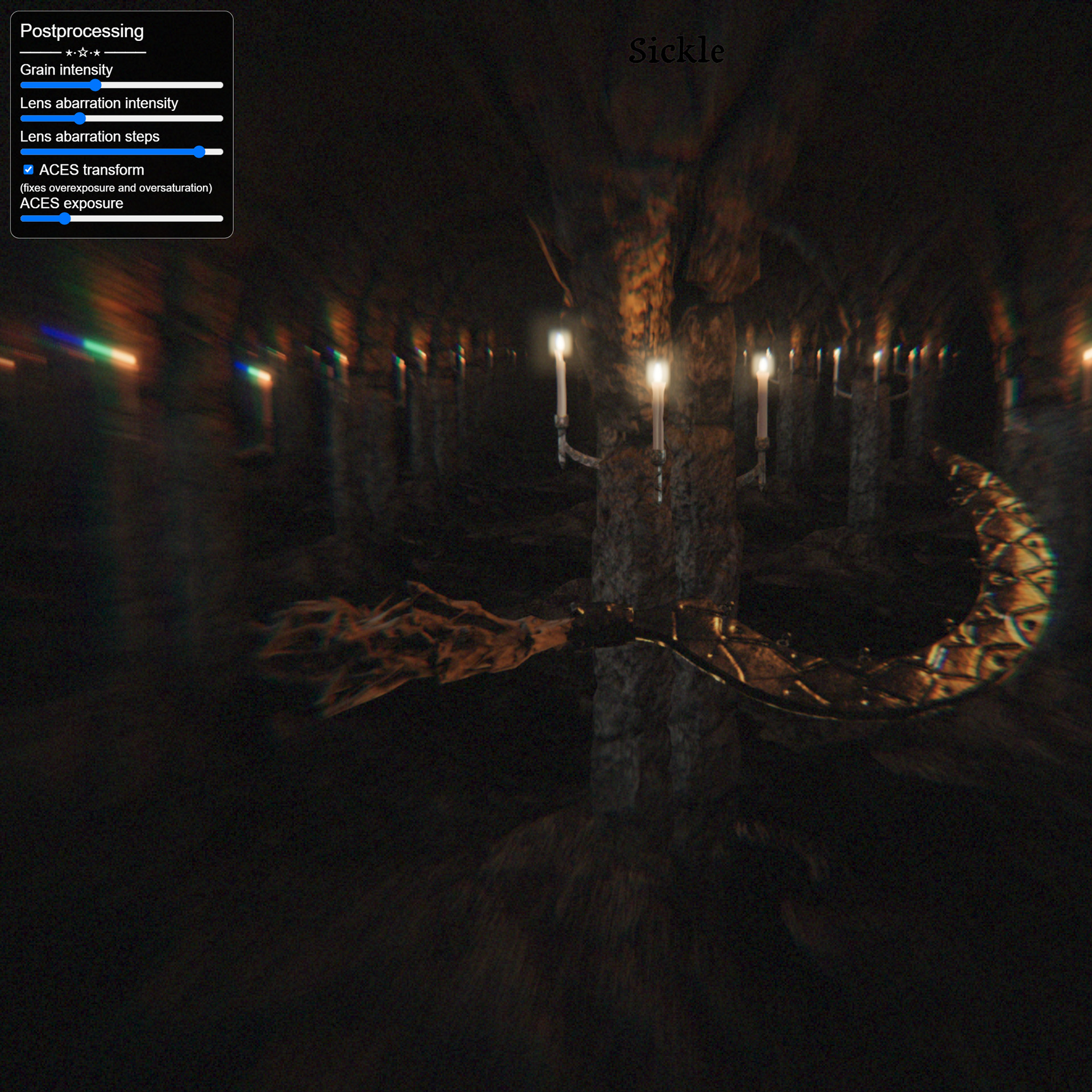
Task: Click the hollow middle star icon
Action: tap(82, 53)
